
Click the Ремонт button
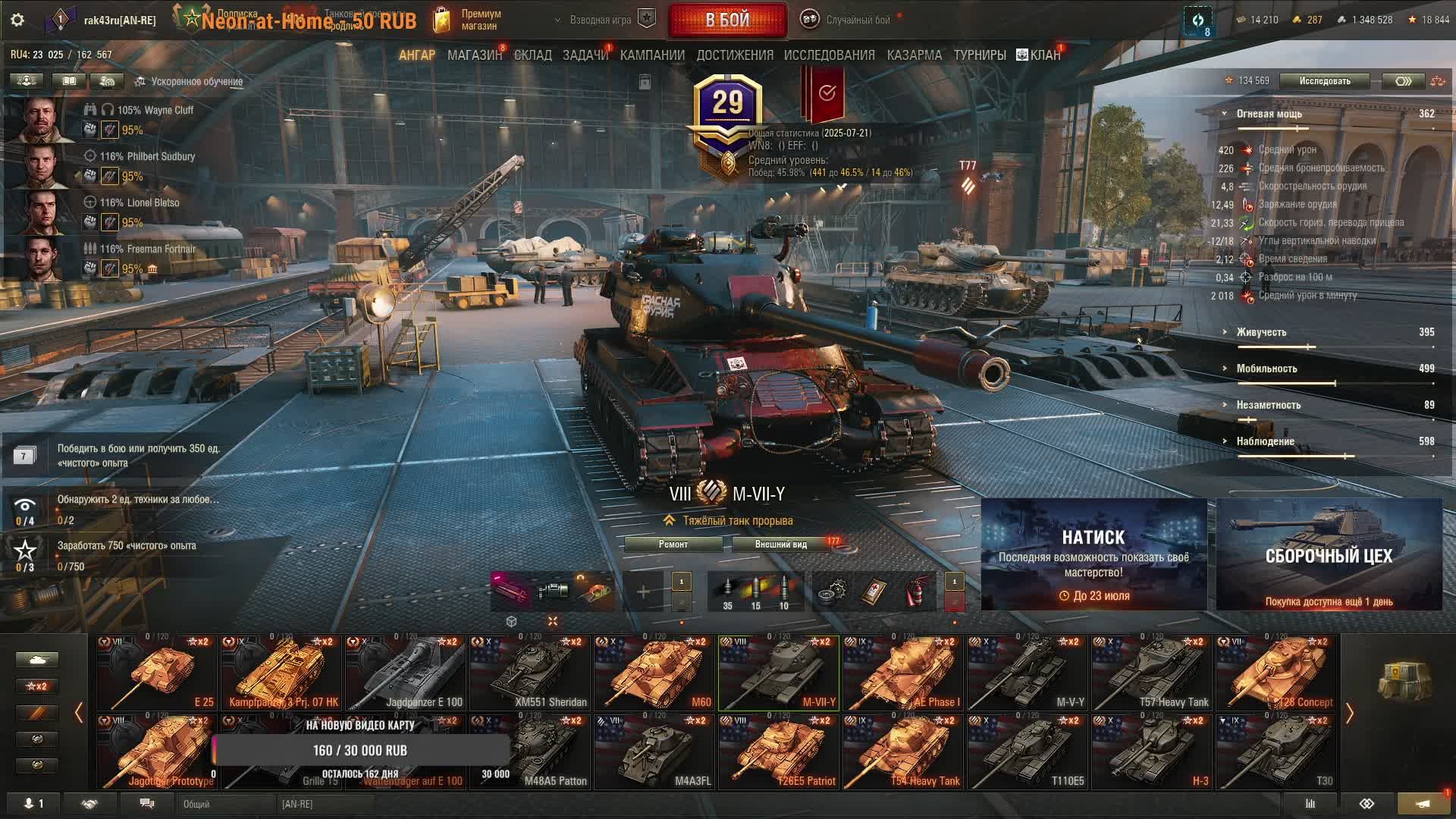[x=673, y=544]
